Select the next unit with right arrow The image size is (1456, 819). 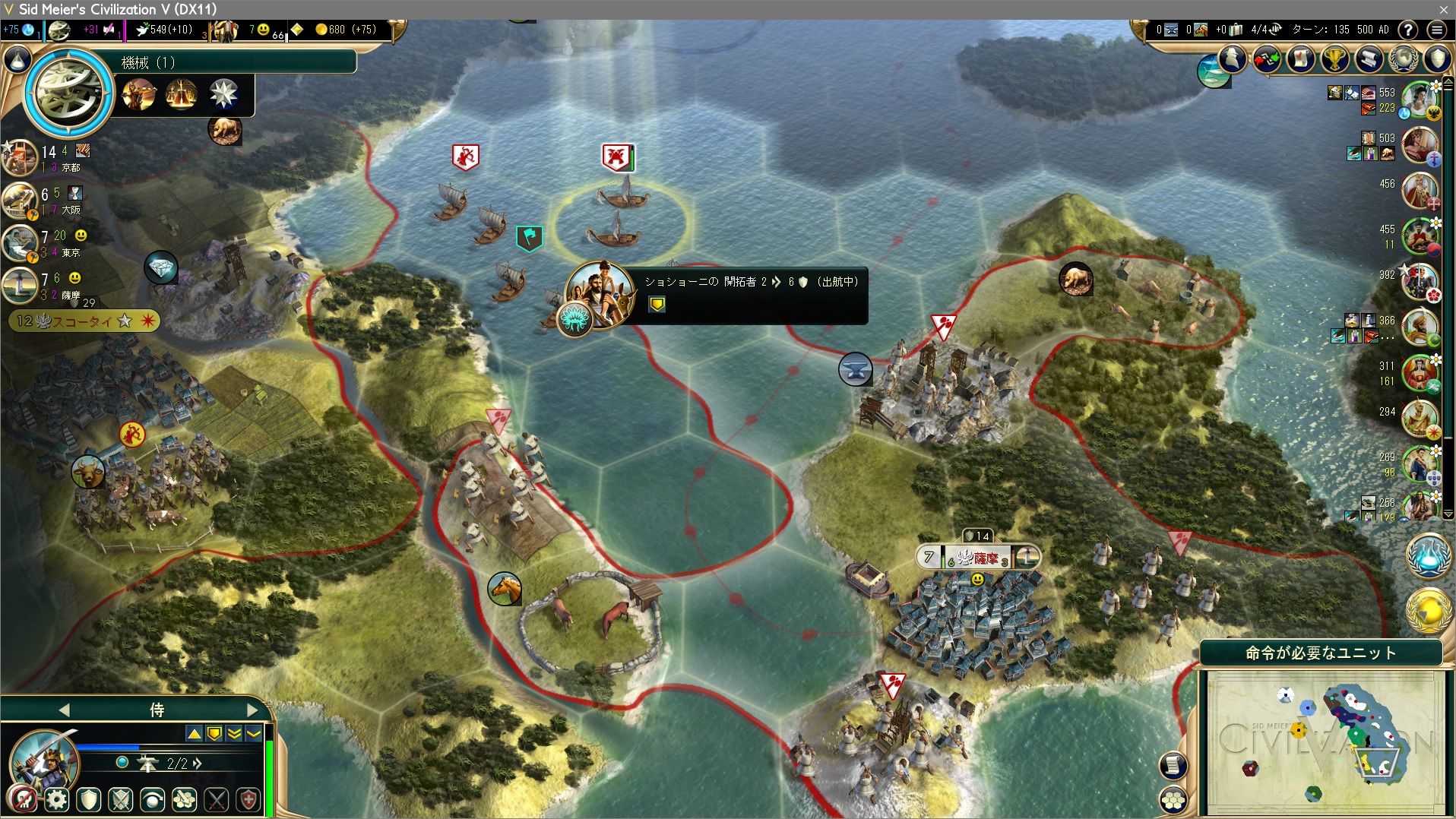click(252, 710)
